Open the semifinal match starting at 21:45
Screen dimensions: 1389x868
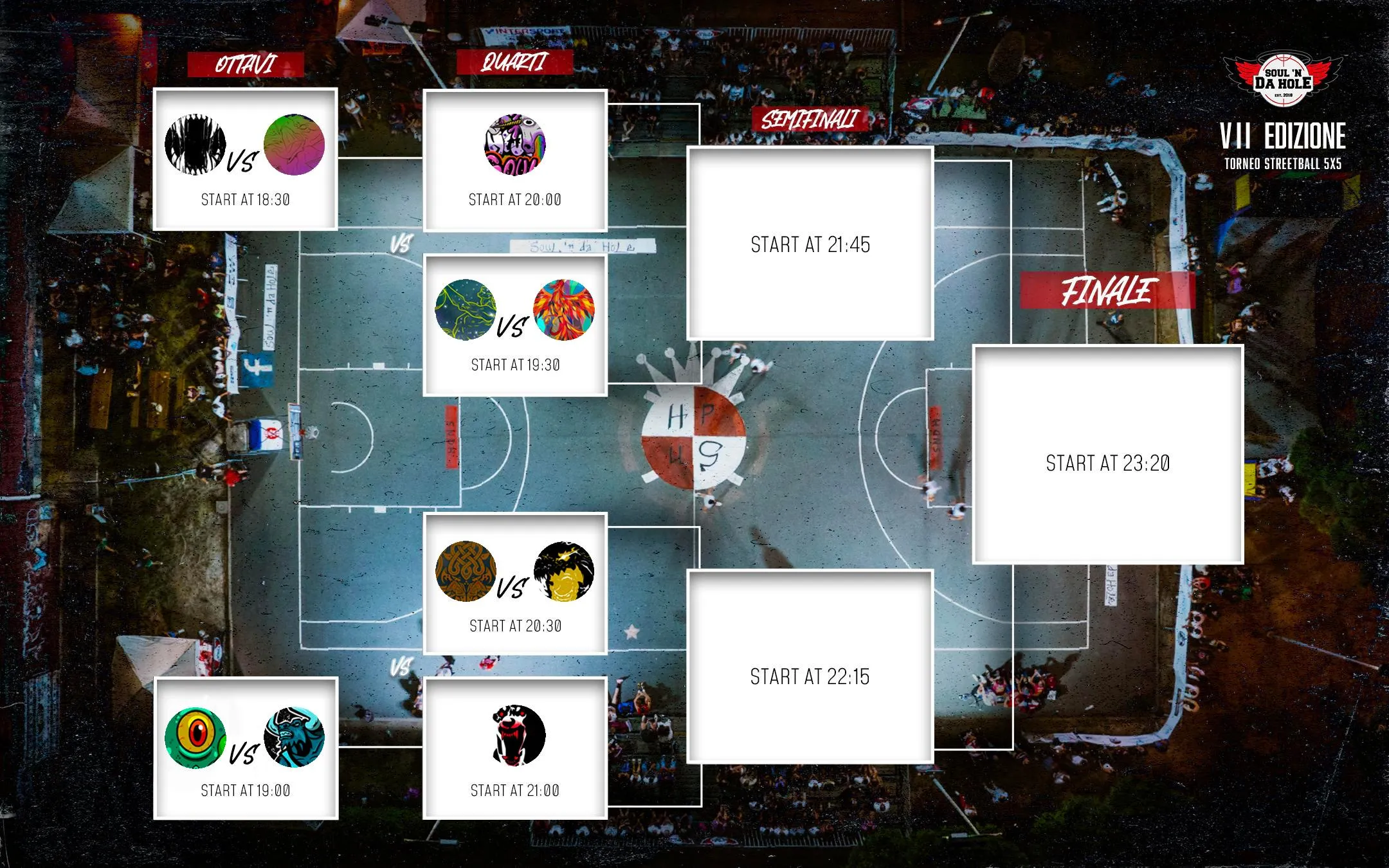click(x=810, y=244)
